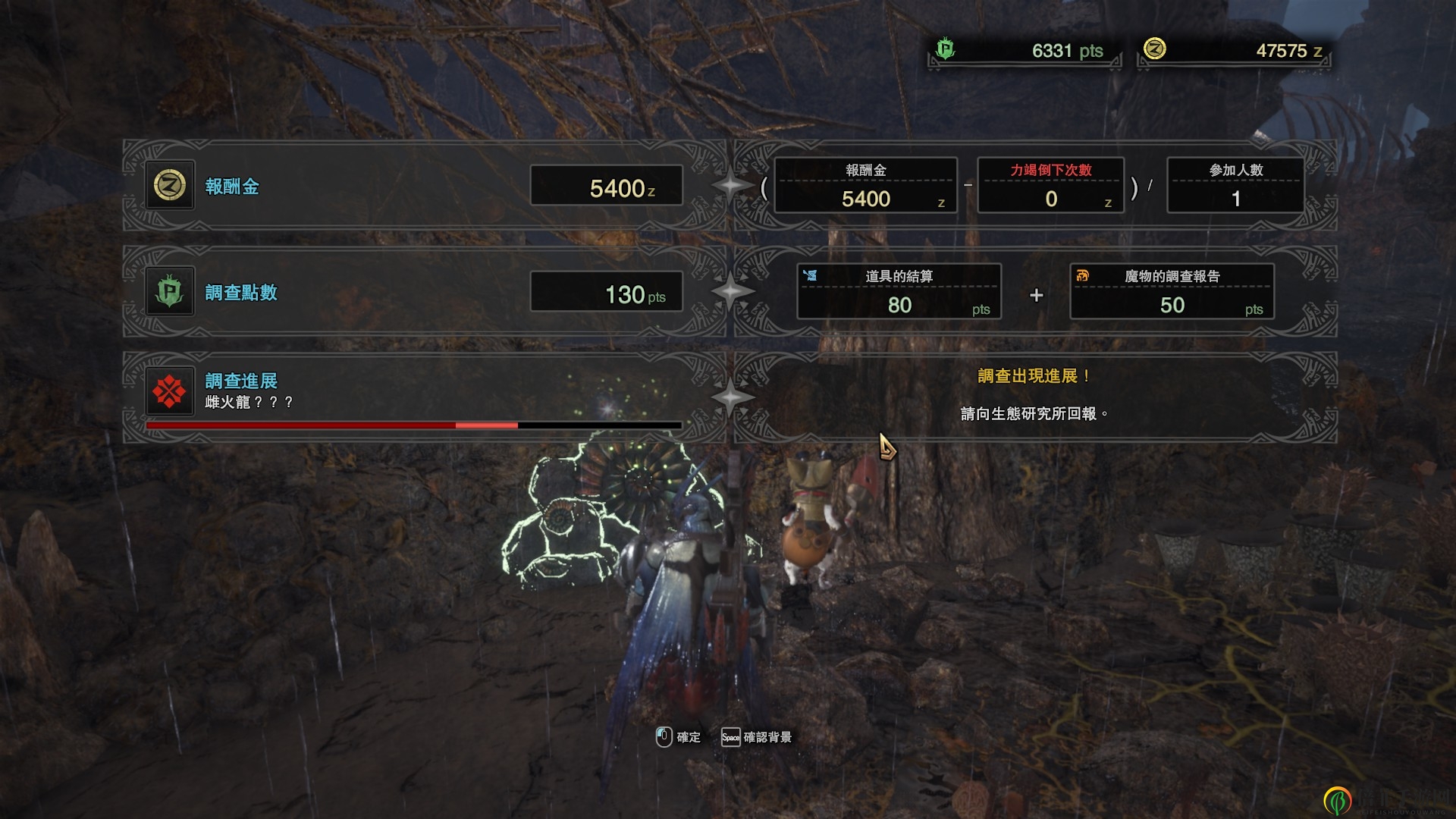Show the background with 確認背景
1456x819 pixels.
pos(757,737)
